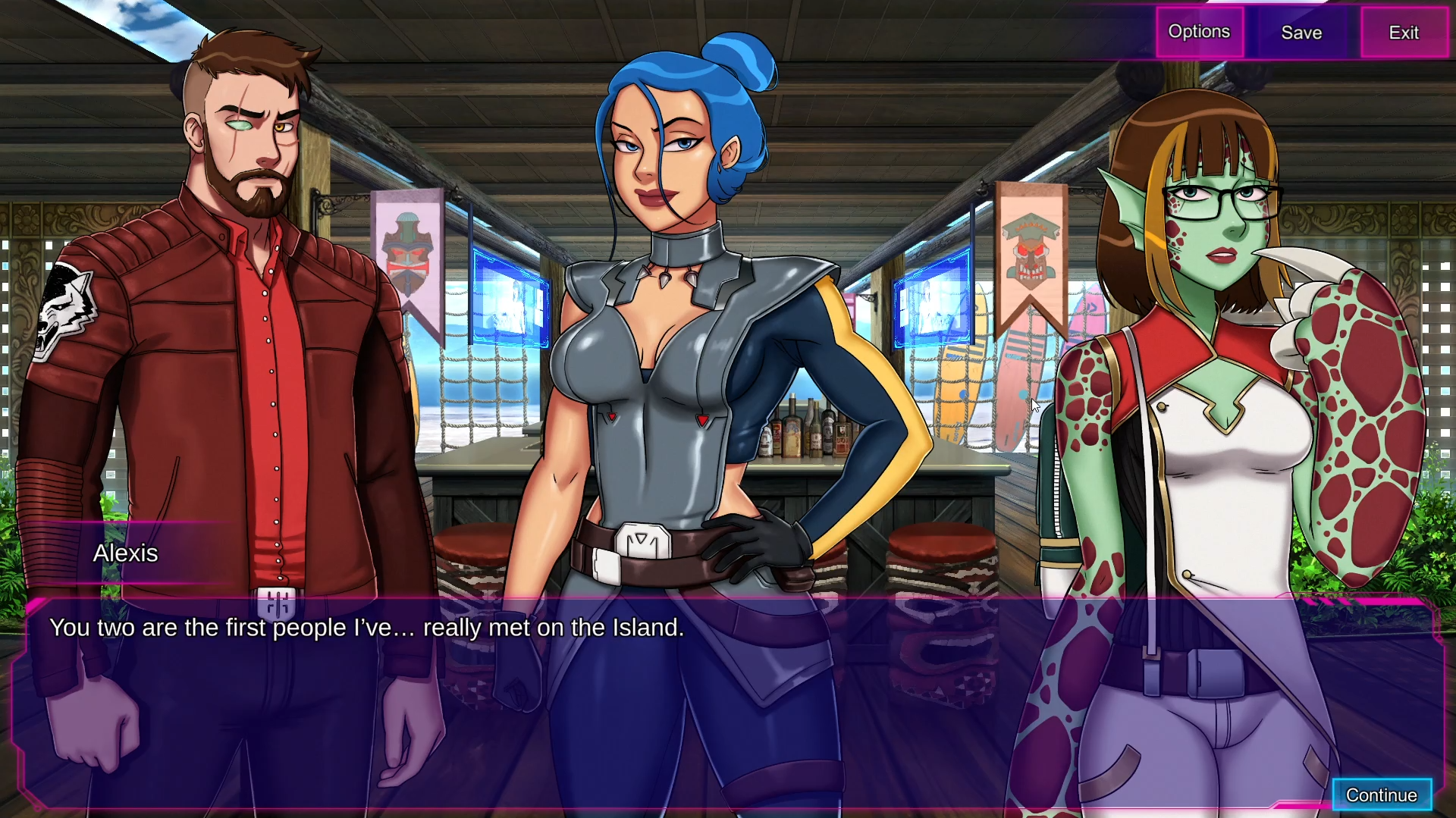Save the game progress

[1301, 33]
